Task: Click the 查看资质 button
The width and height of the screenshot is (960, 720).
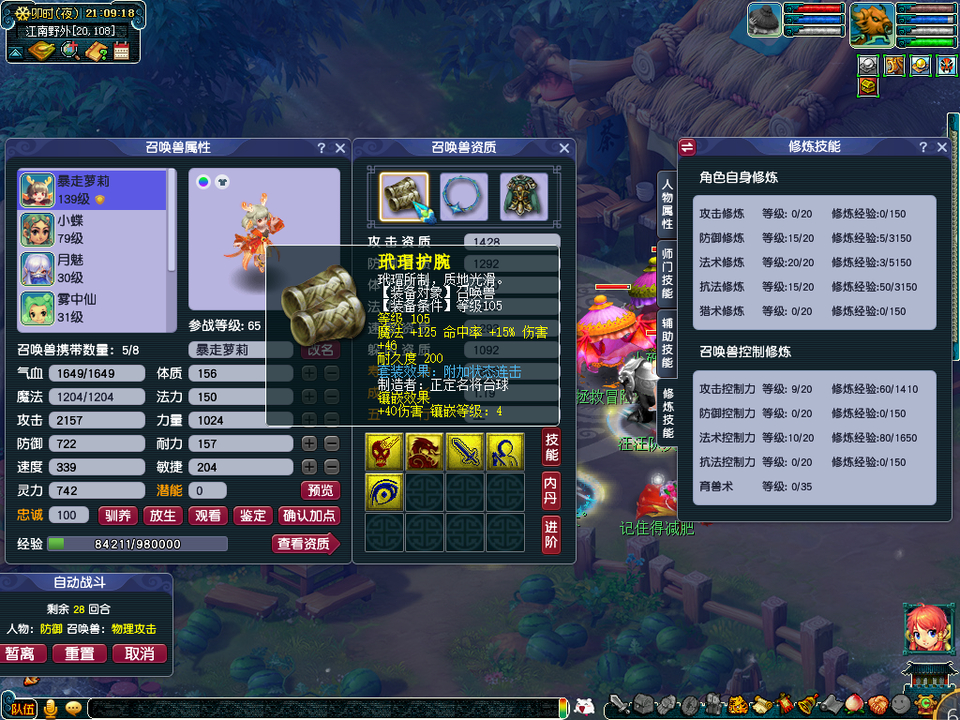Action: tap(304, 544)
